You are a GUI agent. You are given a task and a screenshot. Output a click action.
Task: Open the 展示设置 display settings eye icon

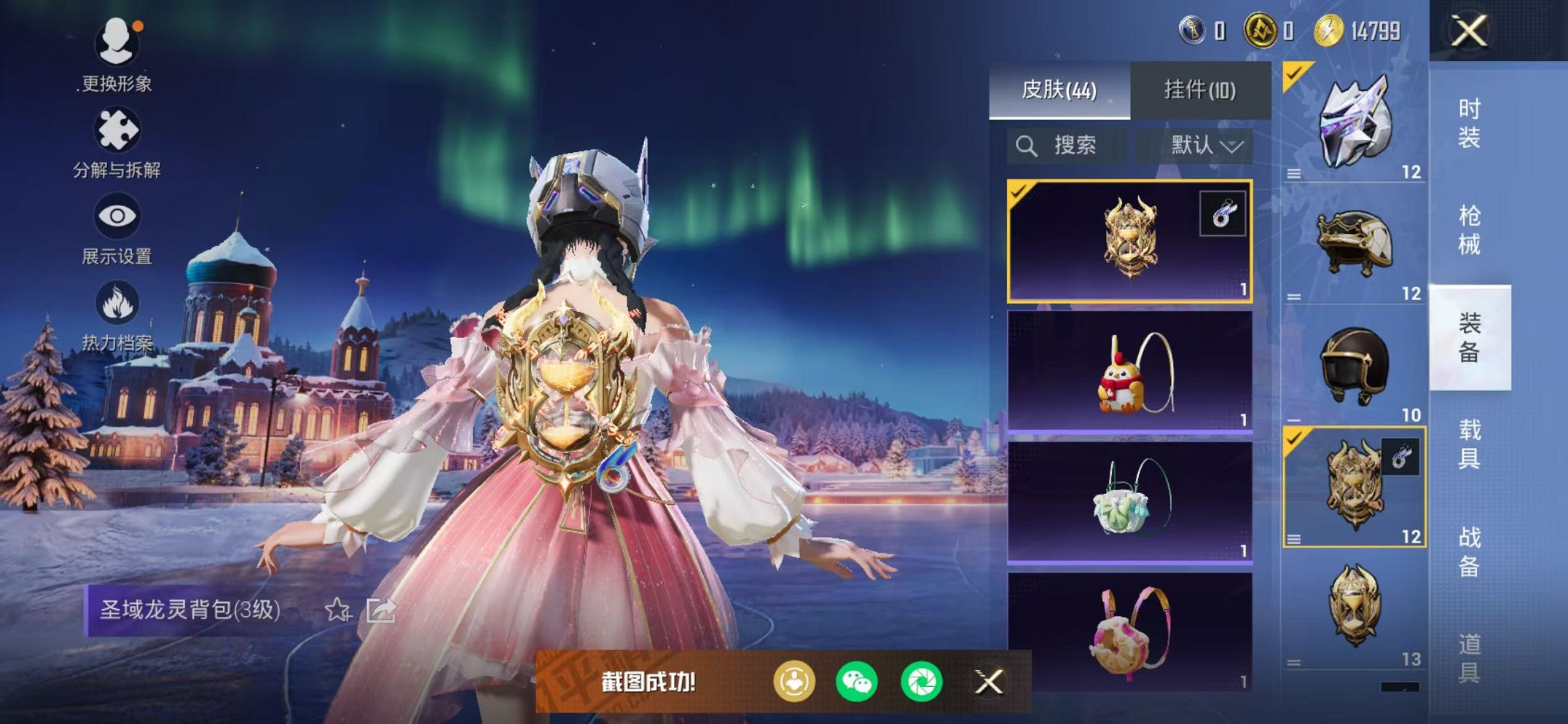pos(119,216)
